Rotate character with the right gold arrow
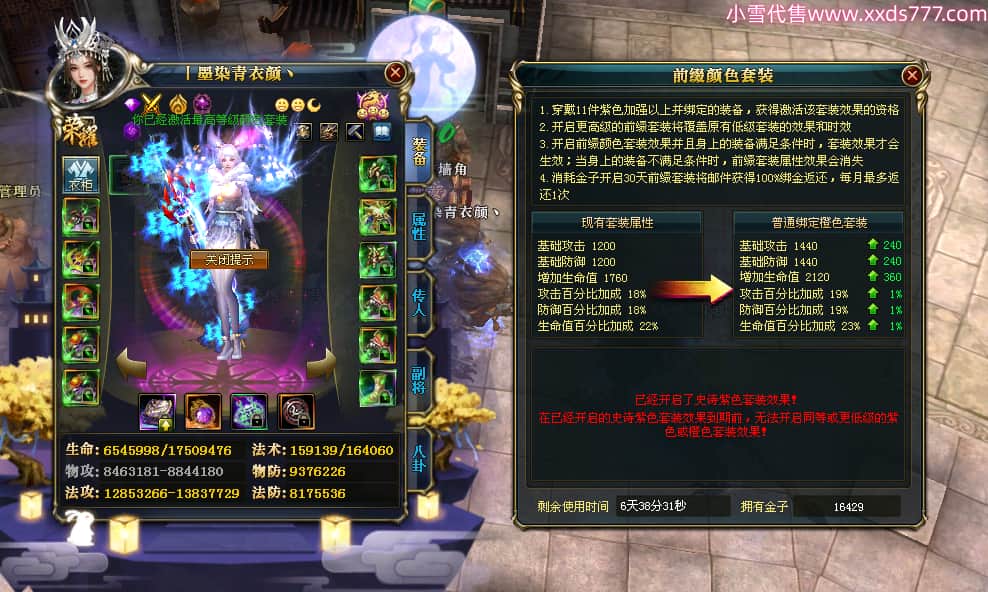This screenshot has height=592, width=988. pyautogui.click(x=322, y=364)
